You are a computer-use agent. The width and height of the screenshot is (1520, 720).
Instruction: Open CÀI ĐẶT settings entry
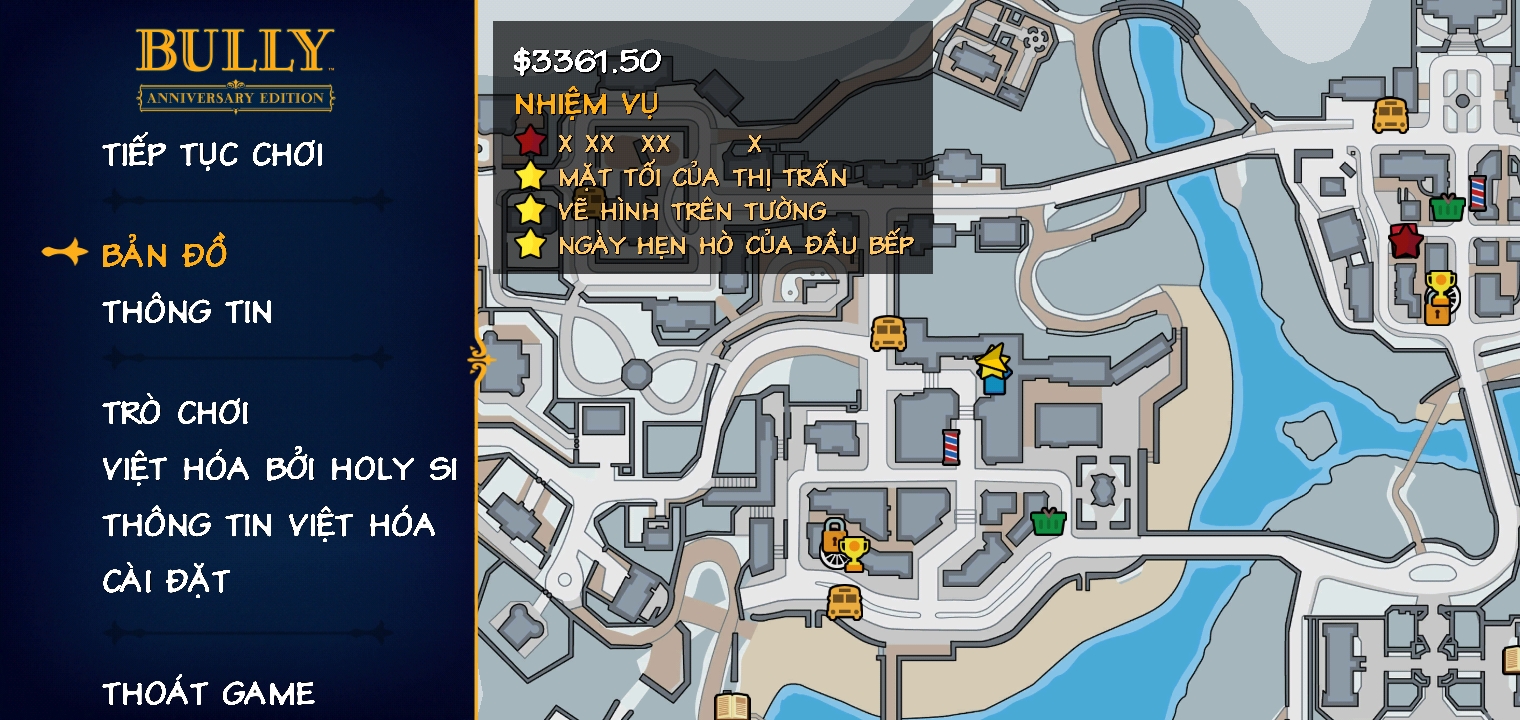coord(166,578)
